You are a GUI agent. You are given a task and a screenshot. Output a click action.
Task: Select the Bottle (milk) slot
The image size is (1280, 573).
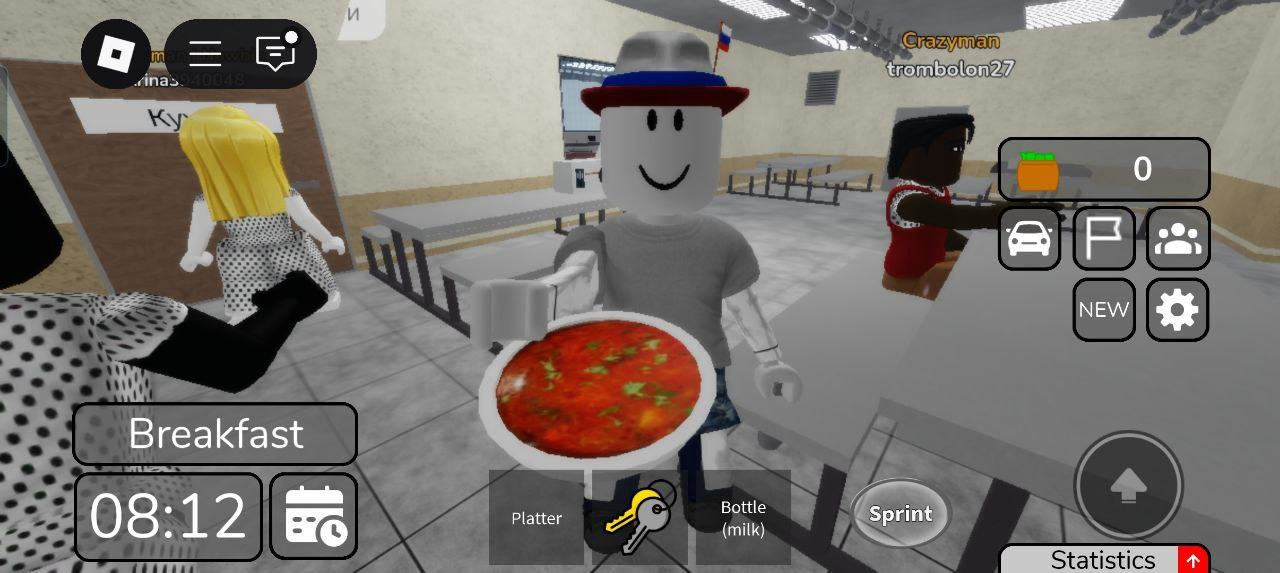743,518
